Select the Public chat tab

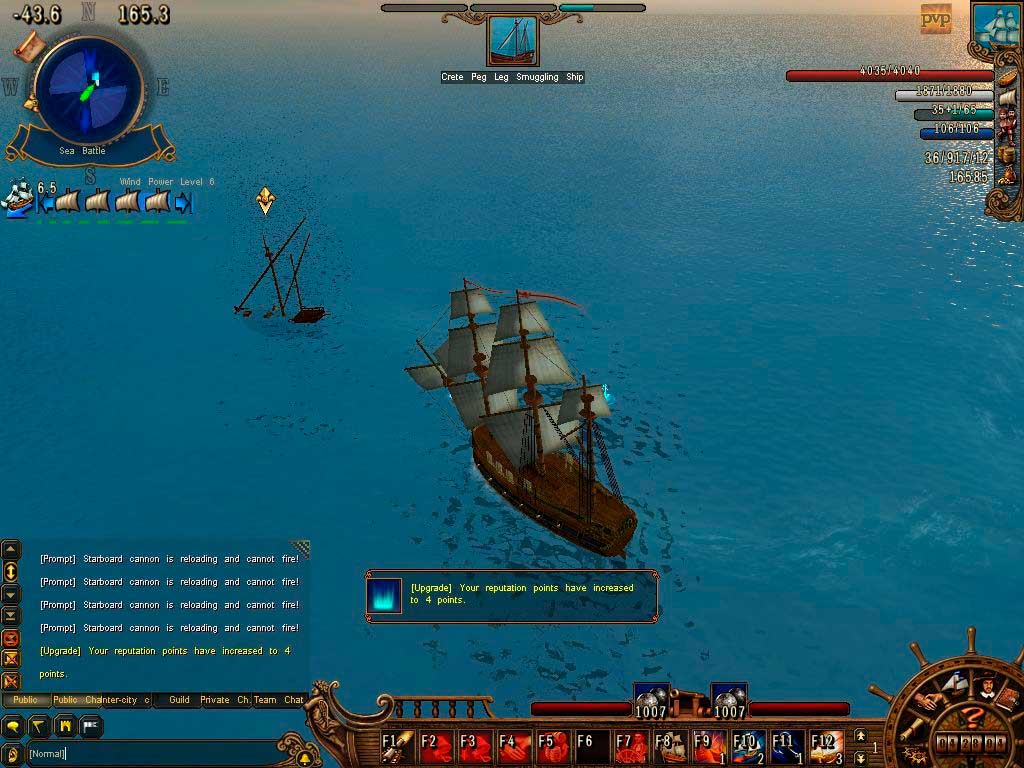(x=25, y=700)
